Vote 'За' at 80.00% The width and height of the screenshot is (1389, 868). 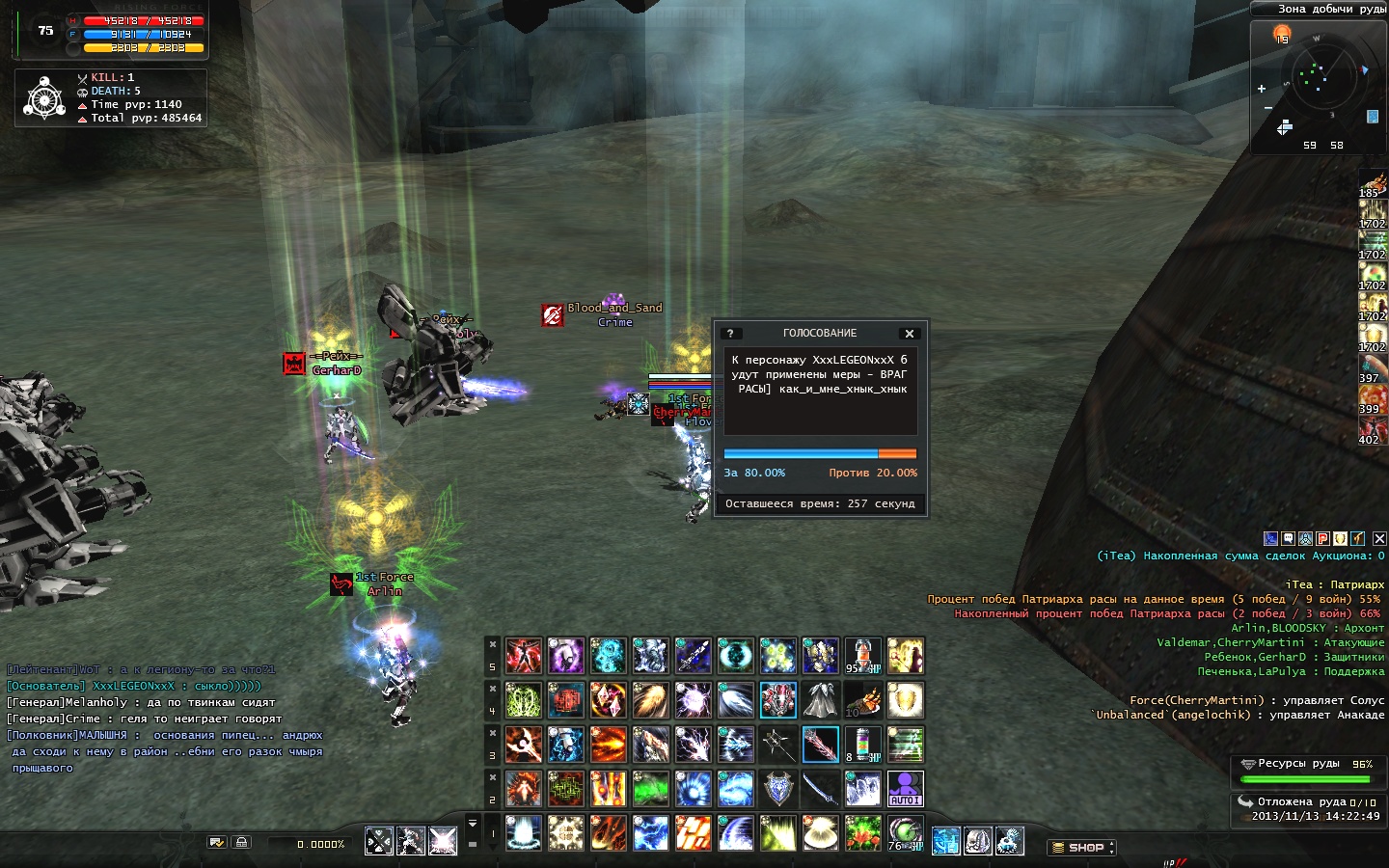[754, 474]
